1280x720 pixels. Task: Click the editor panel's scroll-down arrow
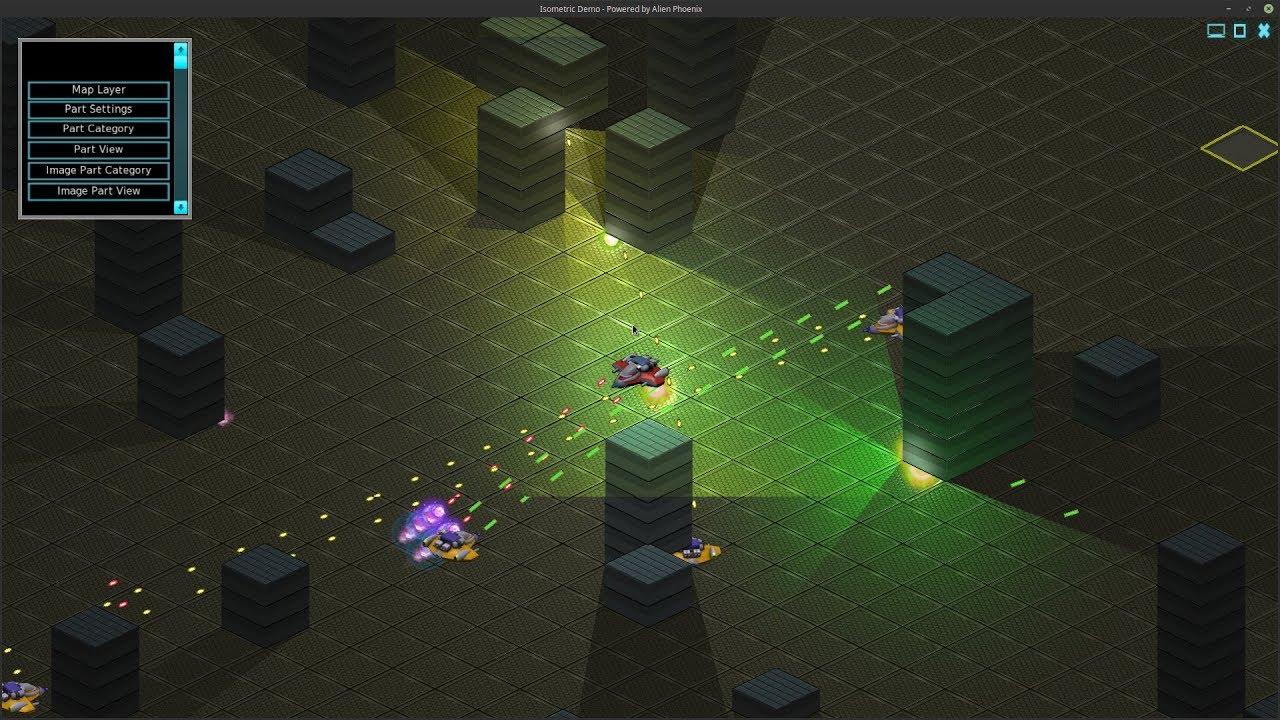click(x=180, y=207)
